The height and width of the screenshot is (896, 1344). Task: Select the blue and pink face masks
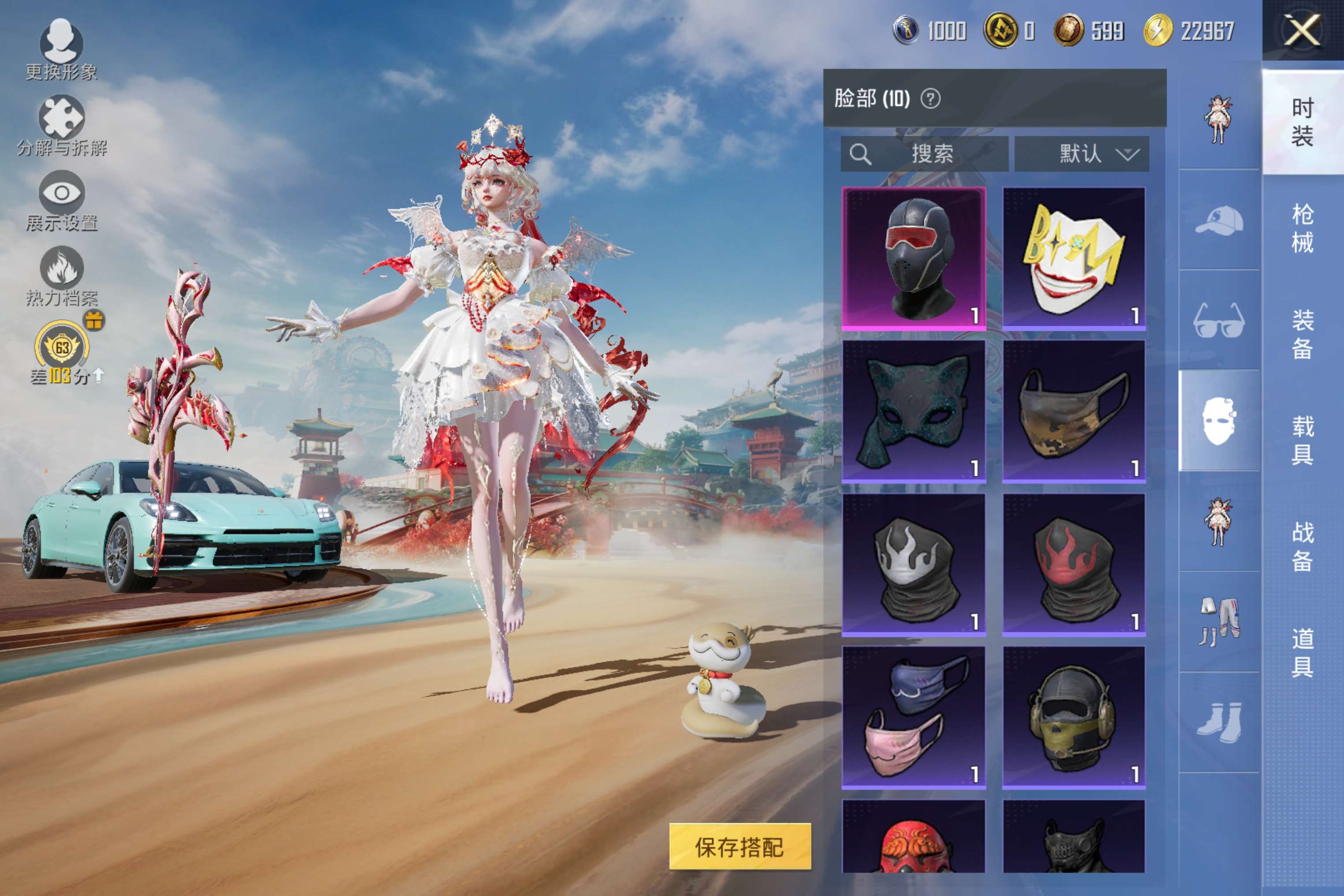coord(913,718)
